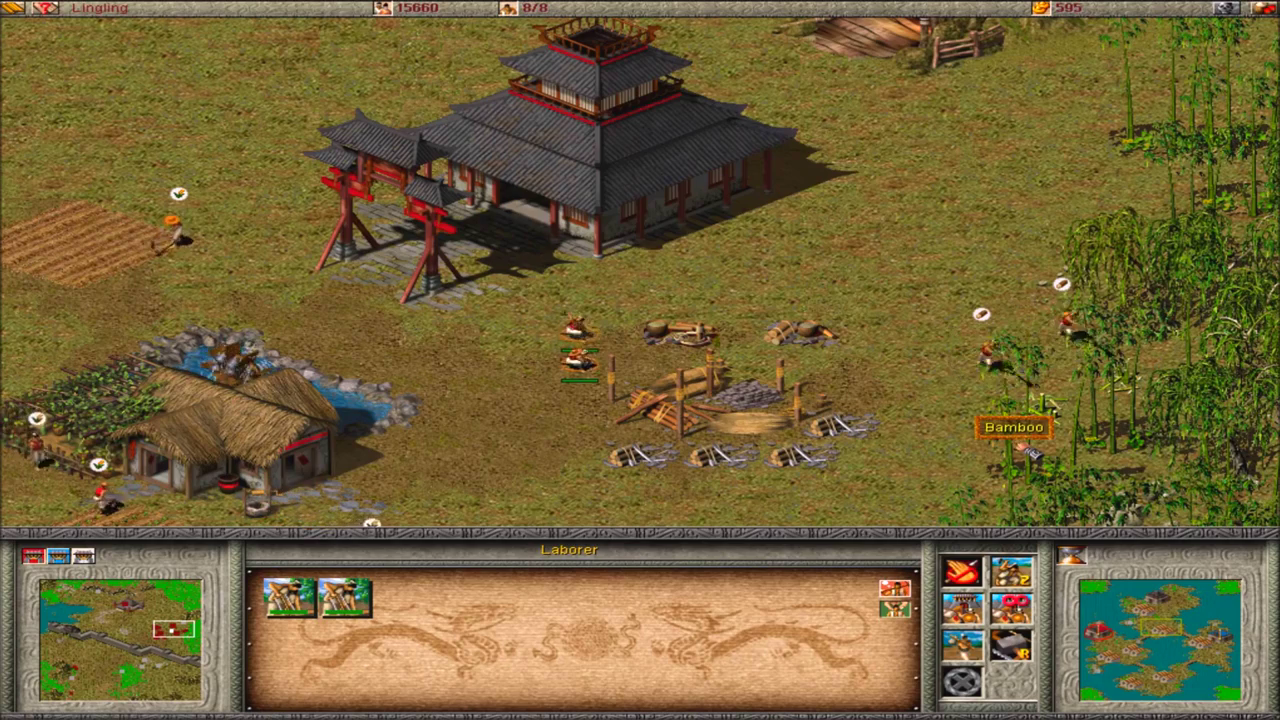The height and width of the screenshot is (720, 1280).
Task: Activate the Guard stance command icon
Action: [x=962, y=609]
